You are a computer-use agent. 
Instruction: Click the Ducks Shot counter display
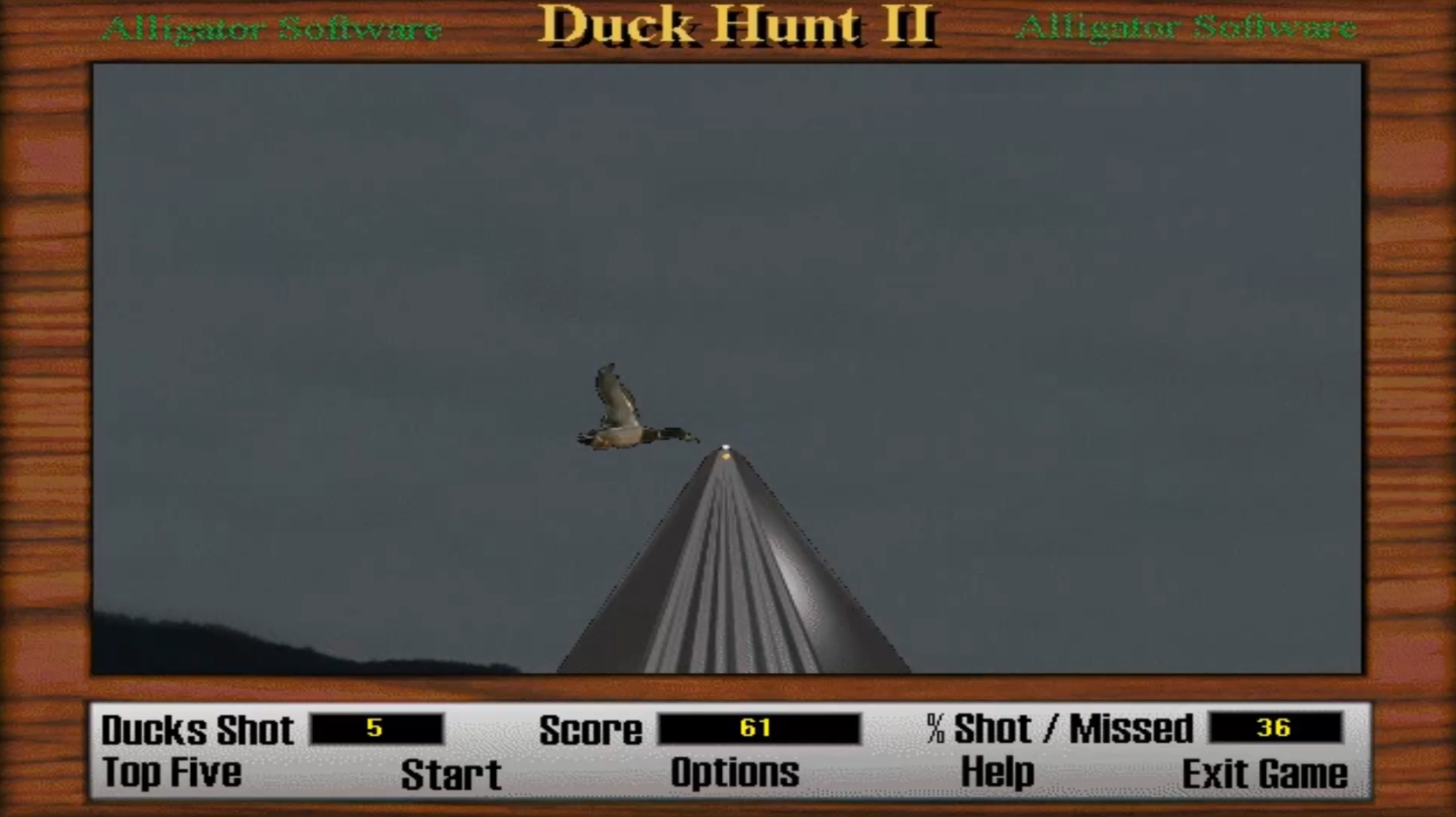375,728
